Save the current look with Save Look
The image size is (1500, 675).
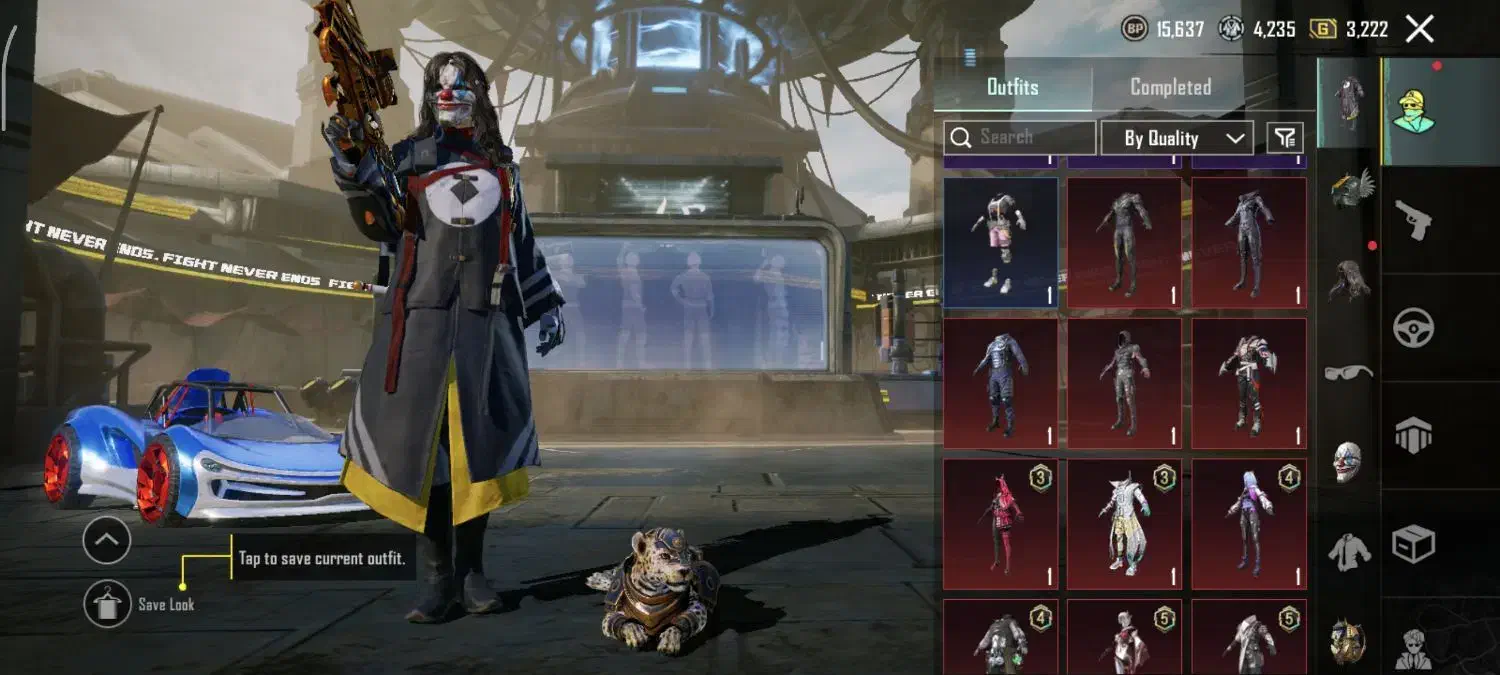(108, 604)
